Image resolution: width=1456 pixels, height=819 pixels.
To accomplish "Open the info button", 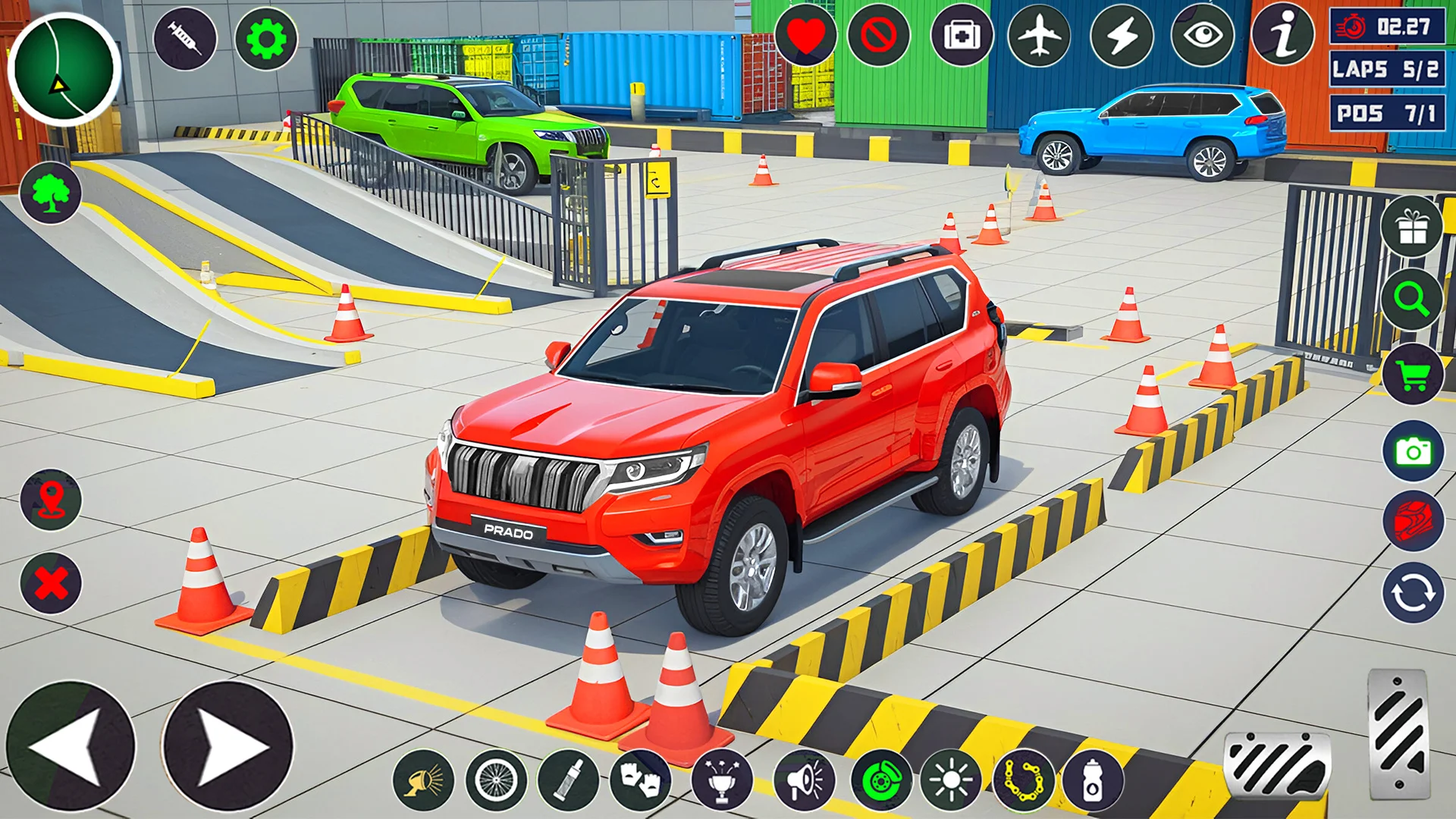I will click(1282, 36).
